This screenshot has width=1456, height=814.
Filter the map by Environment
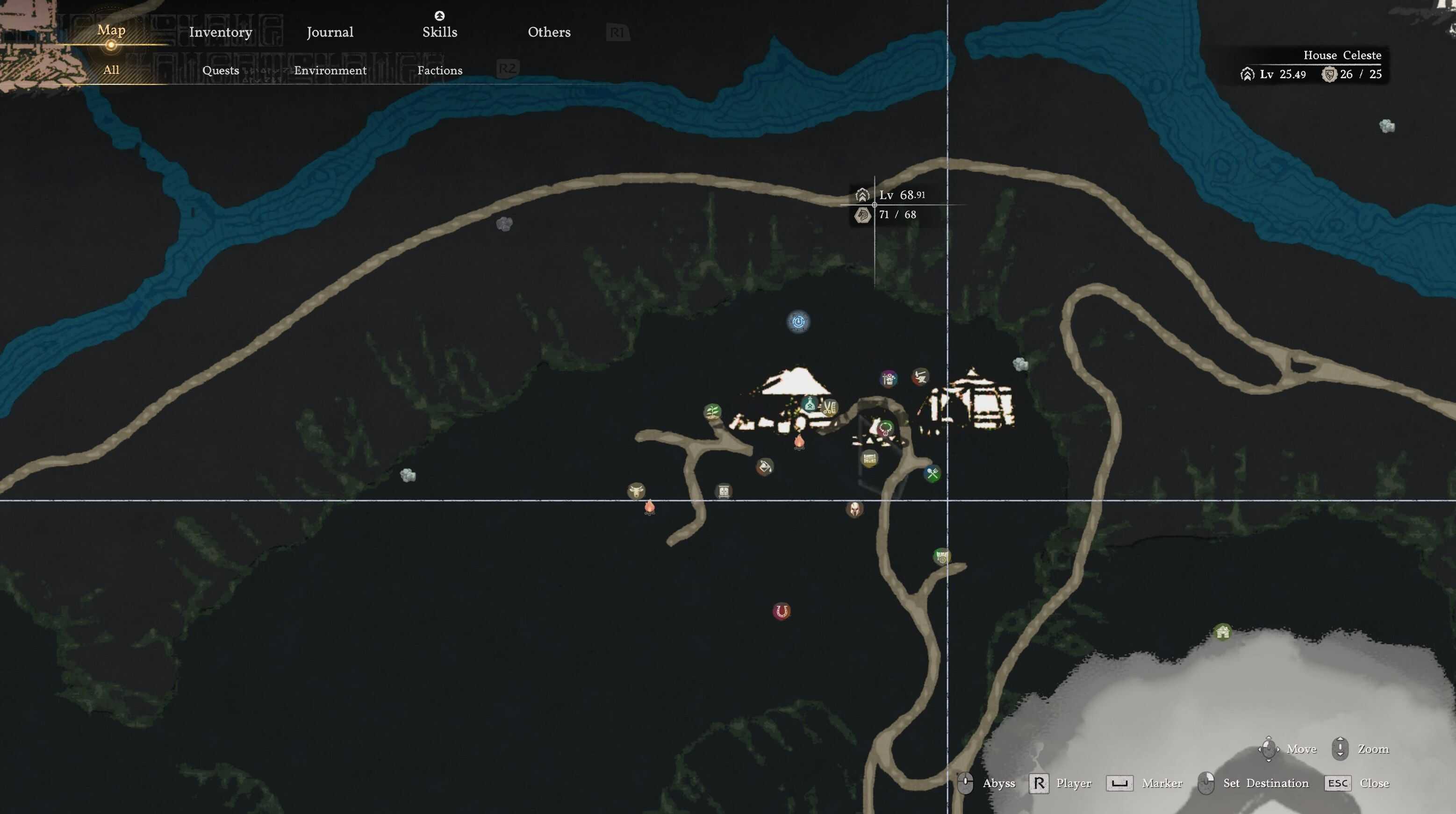coord(330,71)
